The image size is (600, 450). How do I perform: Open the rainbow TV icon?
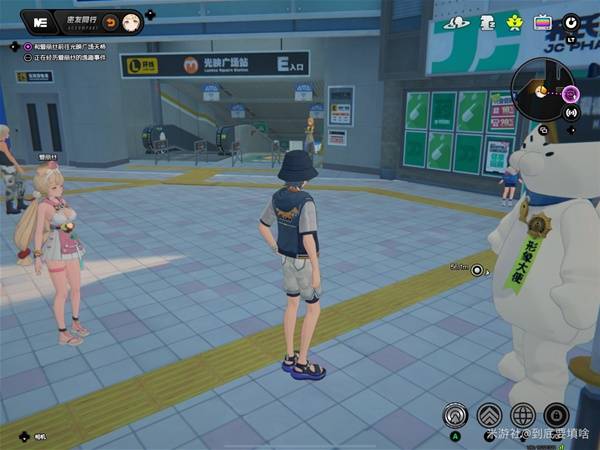coord(543,22)
